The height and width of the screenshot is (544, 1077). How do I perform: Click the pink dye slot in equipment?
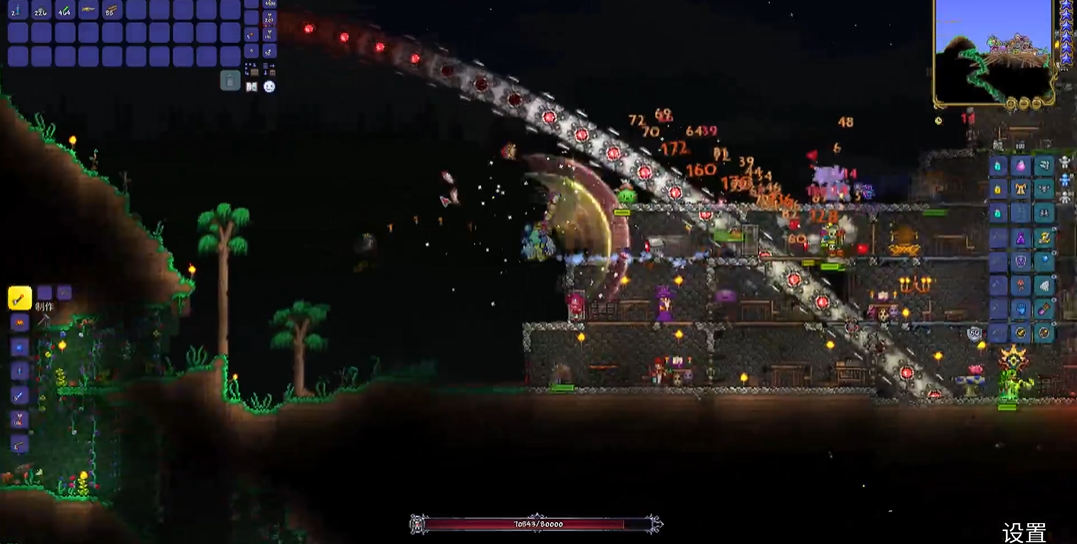point(1021,165)
